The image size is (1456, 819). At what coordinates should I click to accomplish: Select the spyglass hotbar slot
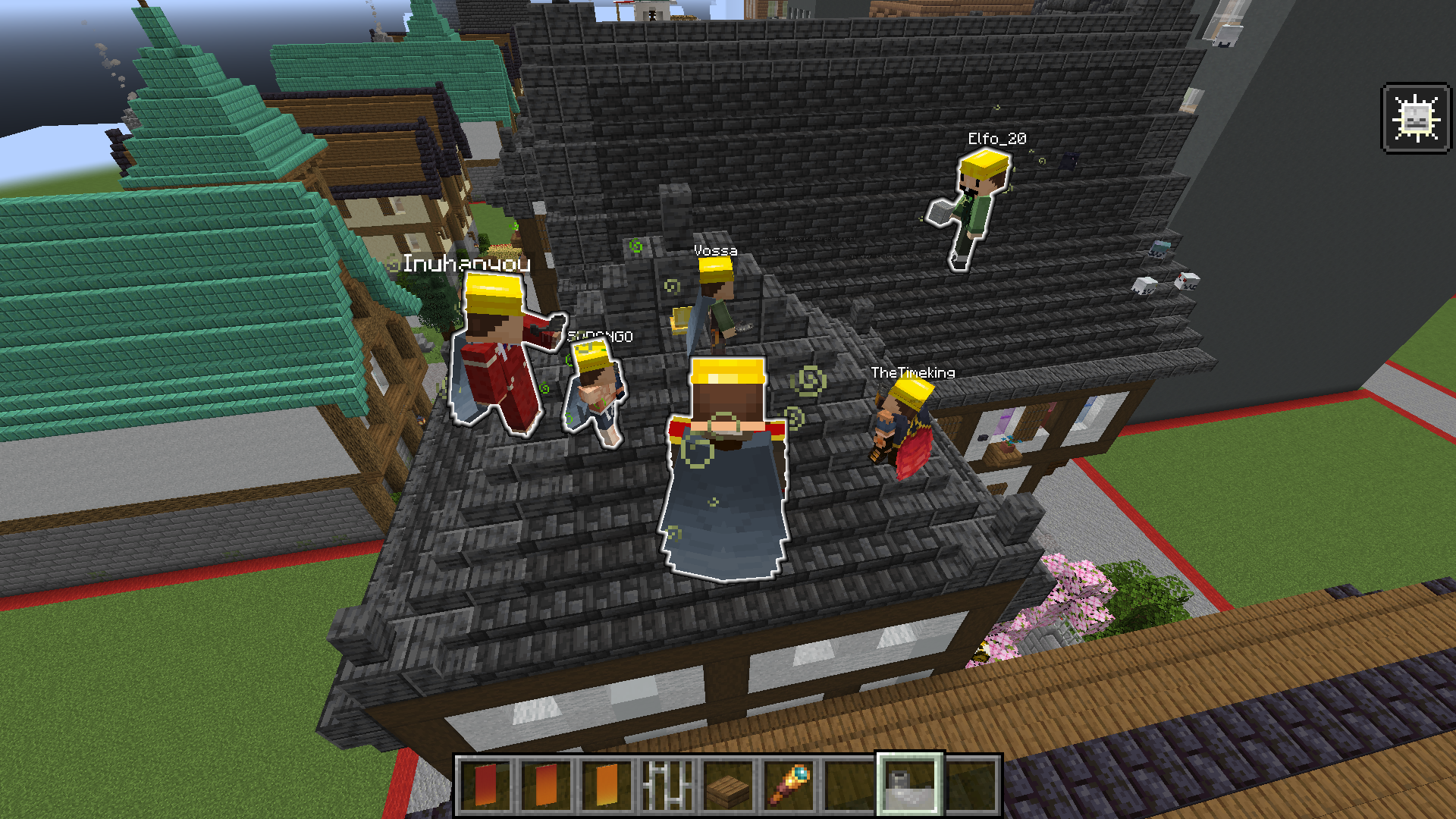789,785
